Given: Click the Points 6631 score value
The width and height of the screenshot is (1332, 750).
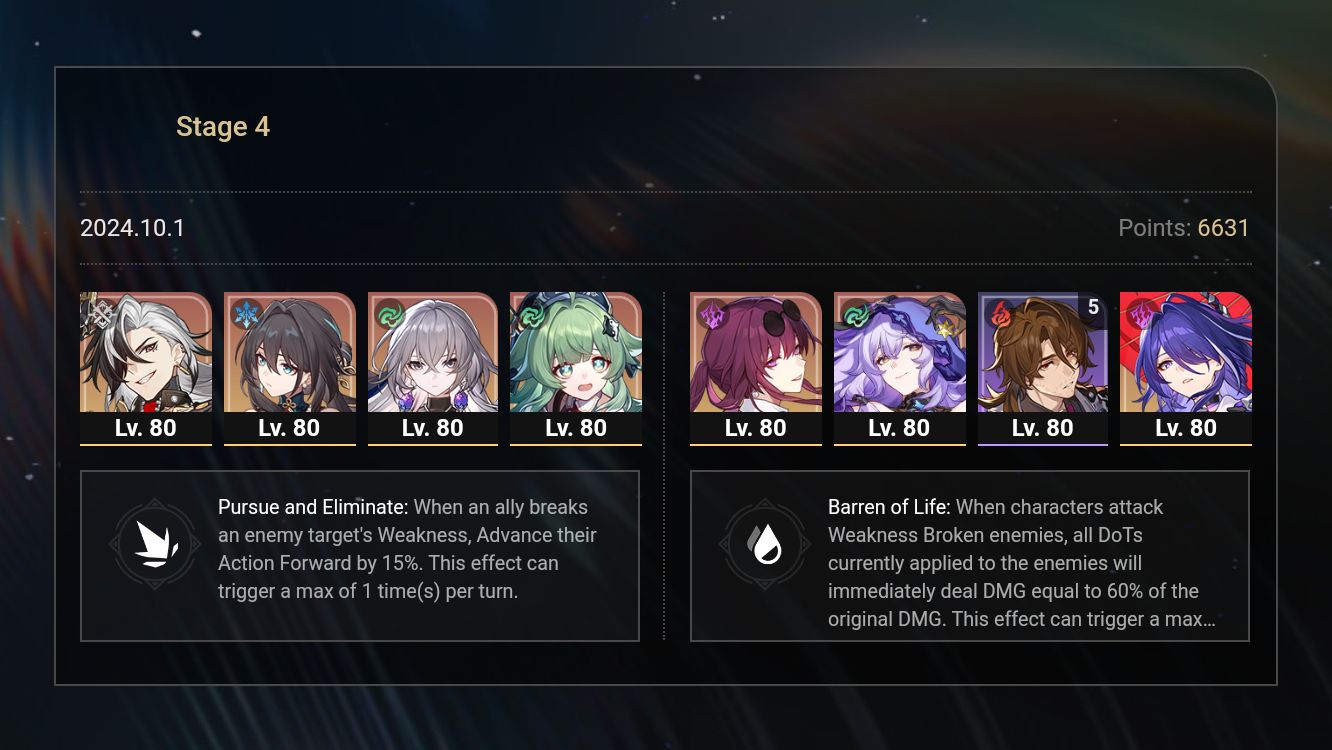Looking at the screenshot, I should [x=1221, y=228].
